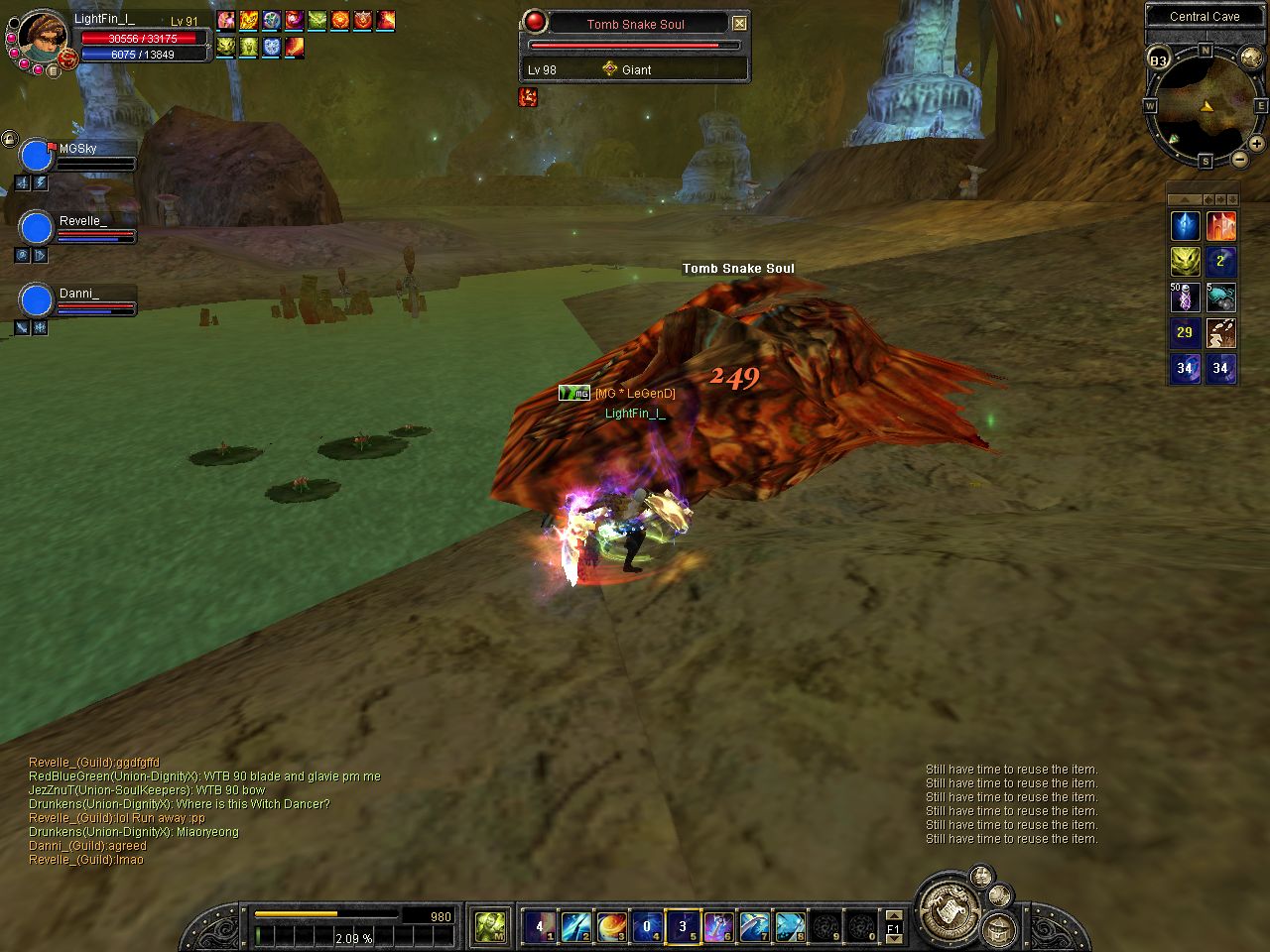This screenshot has width=1270, height=952.
Task: Select party member Danni_
Action: pyautogui.click(x=37, y=301)
